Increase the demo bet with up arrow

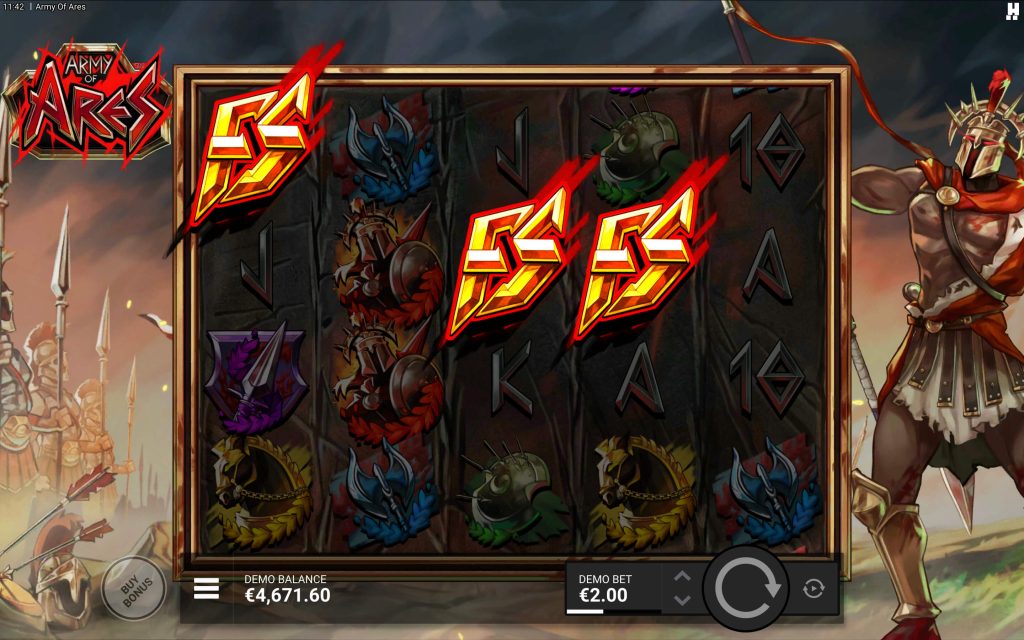point(682,577)
